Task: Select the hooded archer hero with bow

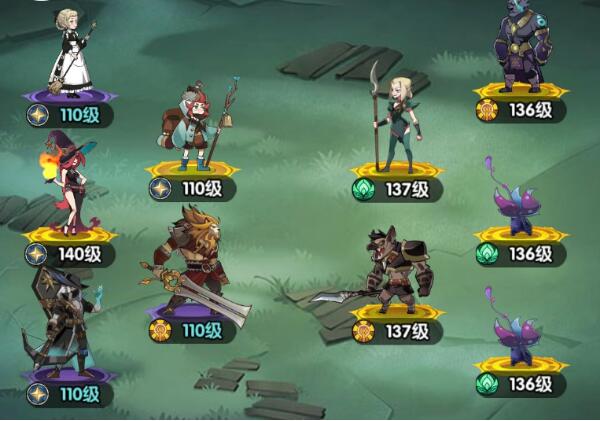Action: (x=67, y=323)
